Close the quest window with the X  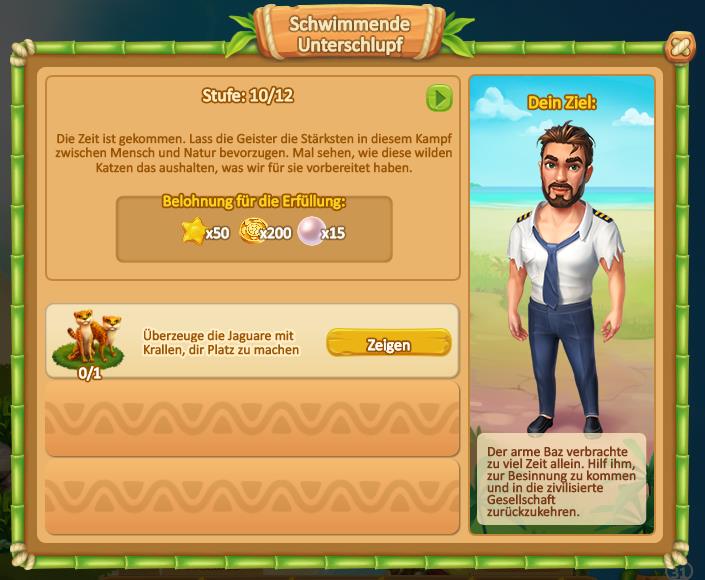tap(680, 46)
